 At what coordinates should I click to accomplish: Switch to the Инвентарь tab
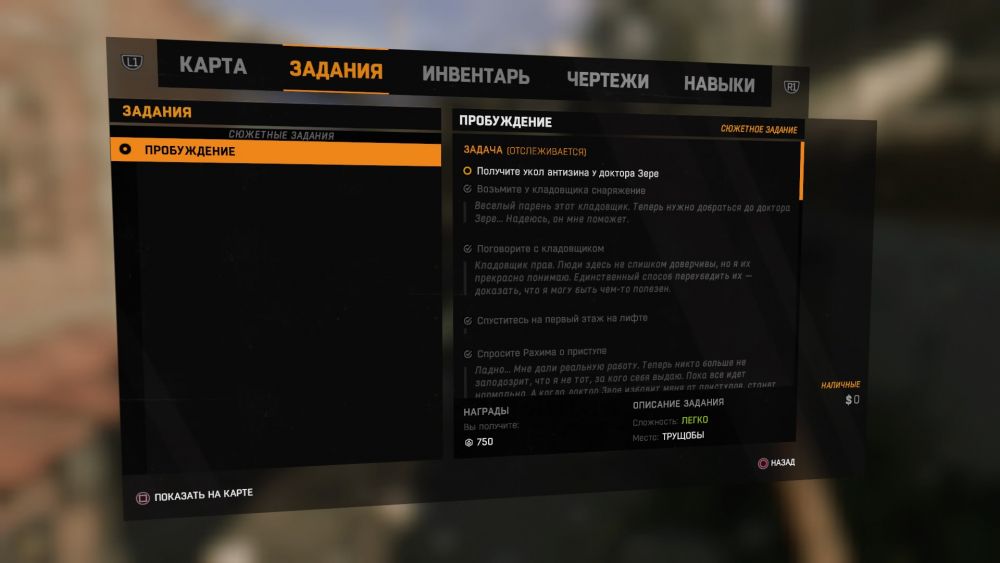pos(475,76)
